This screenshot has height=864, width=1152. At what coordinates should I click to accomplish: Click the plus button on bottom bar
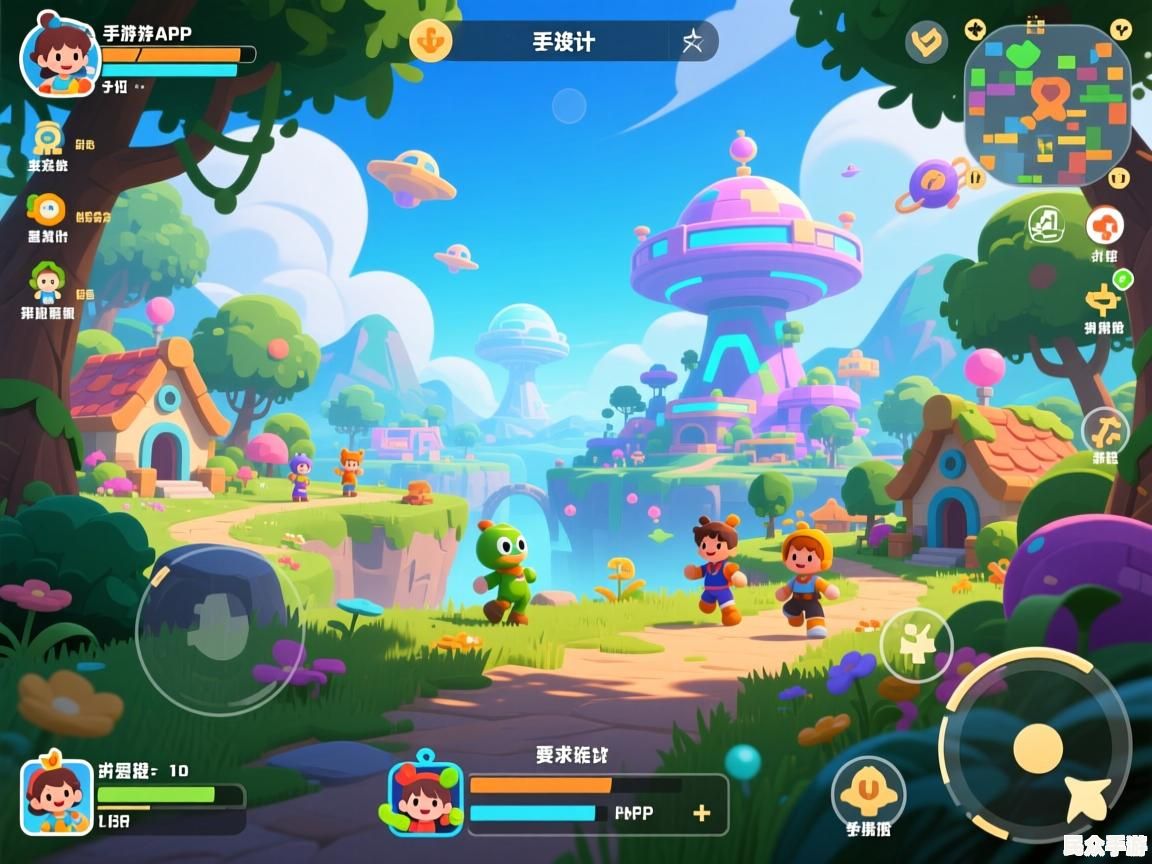[702, 813]
